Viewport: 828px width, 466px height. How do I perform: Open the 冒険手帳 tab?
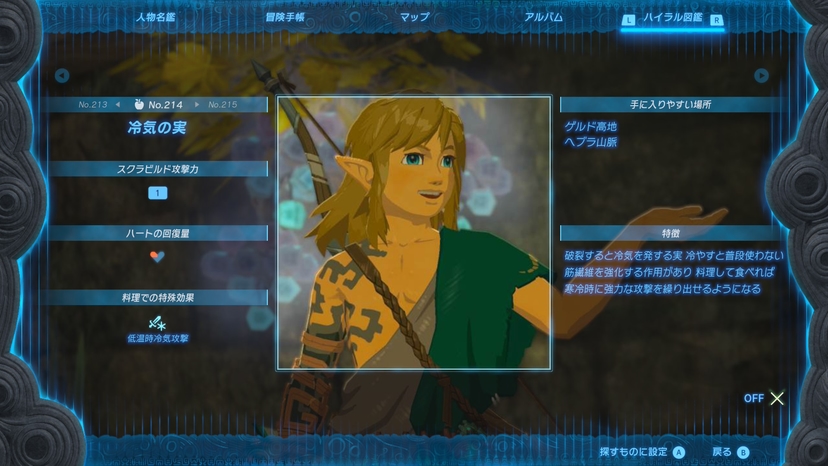(285, 17)
